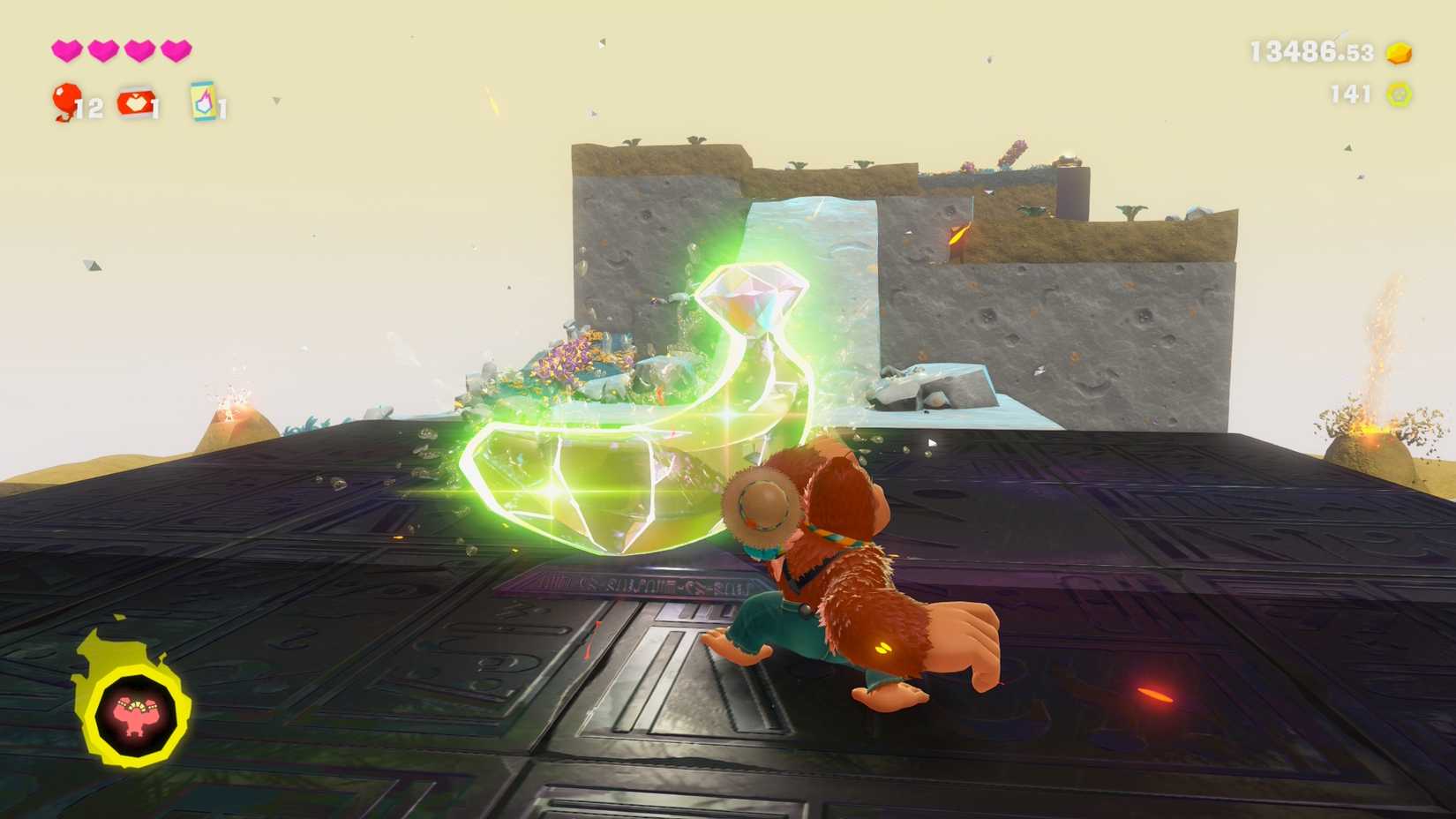The height and width of the screenshot is (819, 1456).
Task: Click the red projectile on the platform
Action: (1156, 695)
